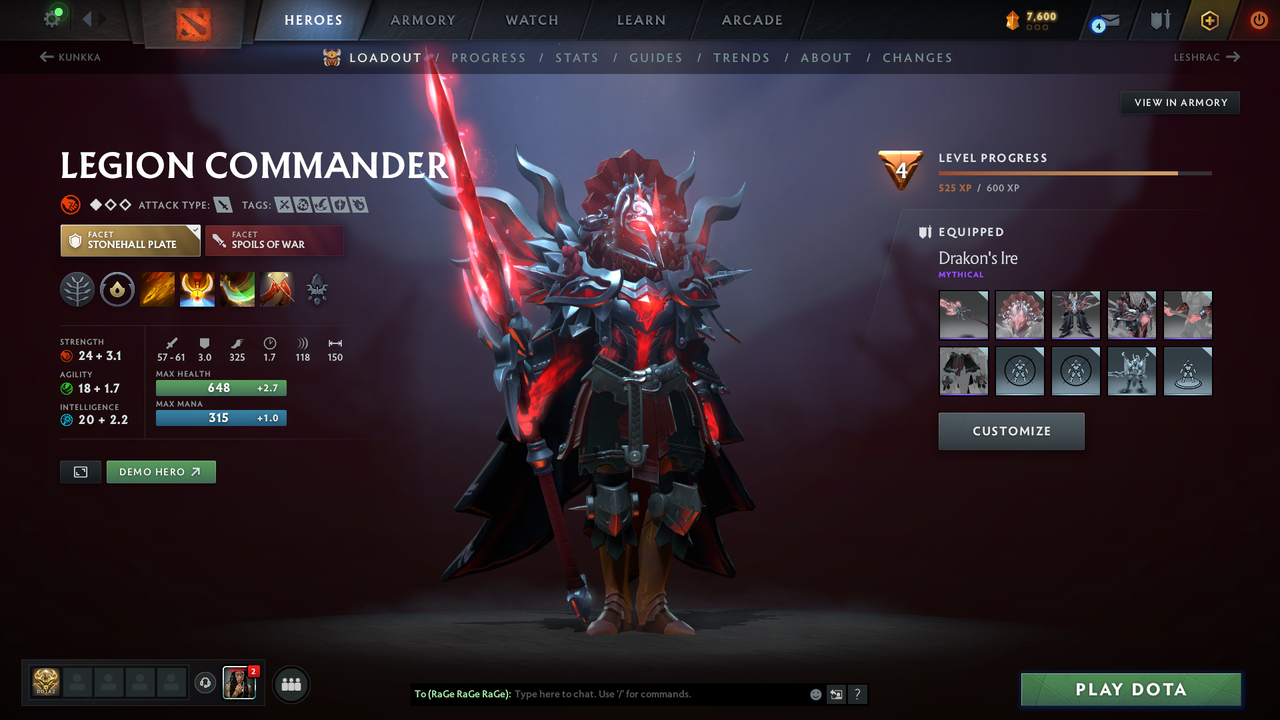Navigate back to Kunkka with the arrow
This screenshot has width=1280, height=720.
[68, 57]
